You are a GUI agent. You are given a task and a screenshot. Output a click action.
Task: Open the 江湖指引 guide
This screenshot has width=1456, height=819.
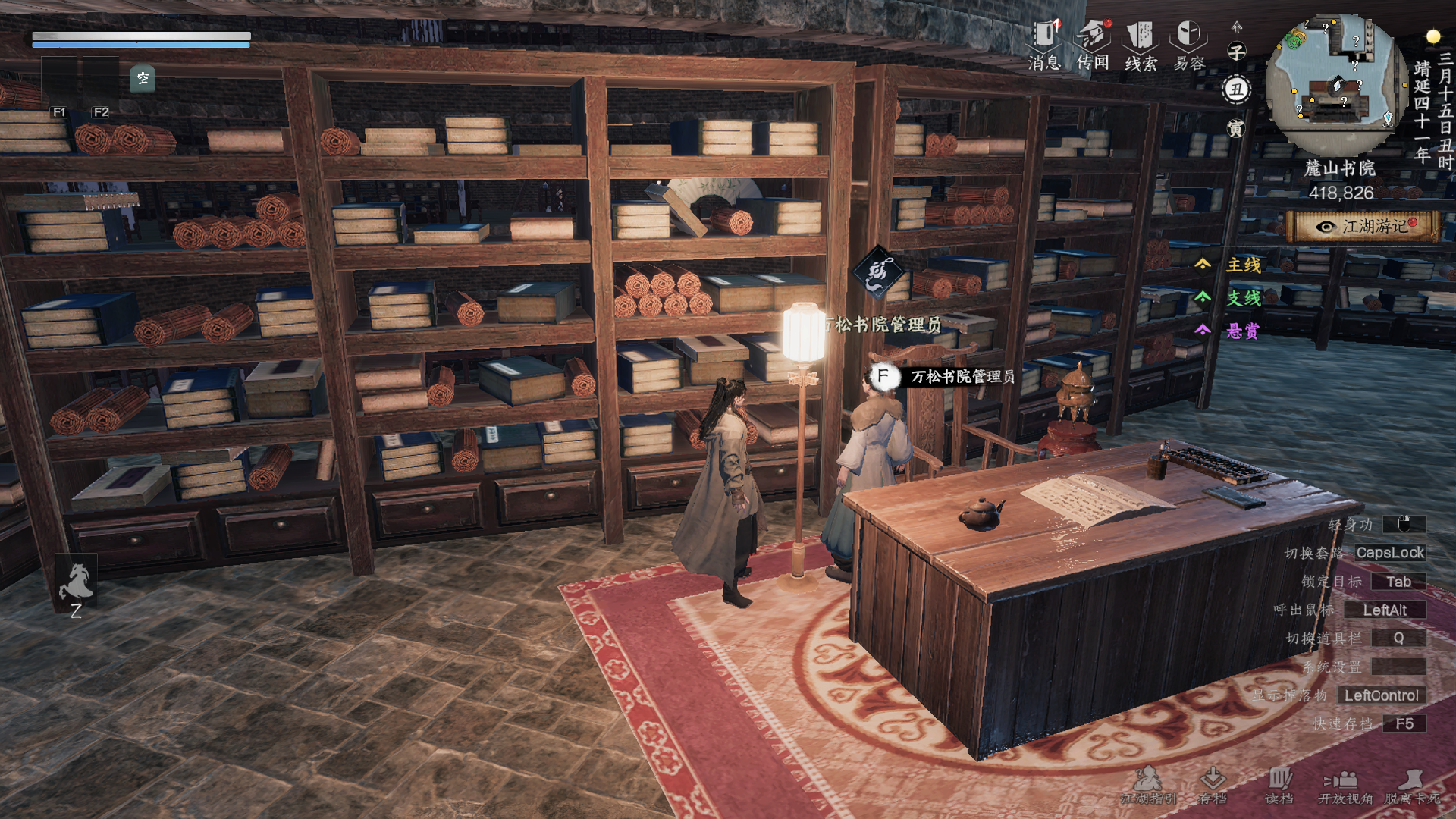[x=1148, y=784]
